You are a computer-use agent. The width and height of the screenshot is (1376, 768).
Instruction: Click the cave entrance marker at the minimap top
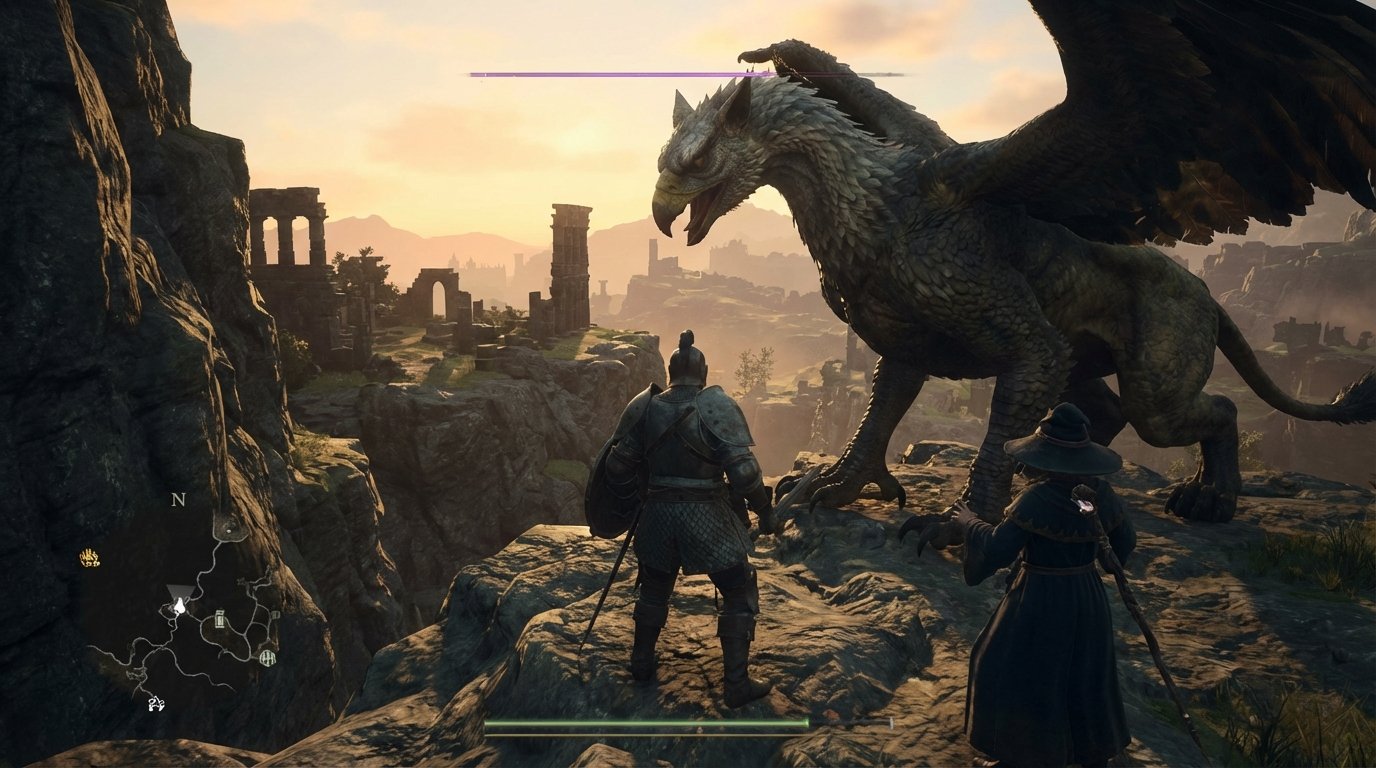pos(229,529)
